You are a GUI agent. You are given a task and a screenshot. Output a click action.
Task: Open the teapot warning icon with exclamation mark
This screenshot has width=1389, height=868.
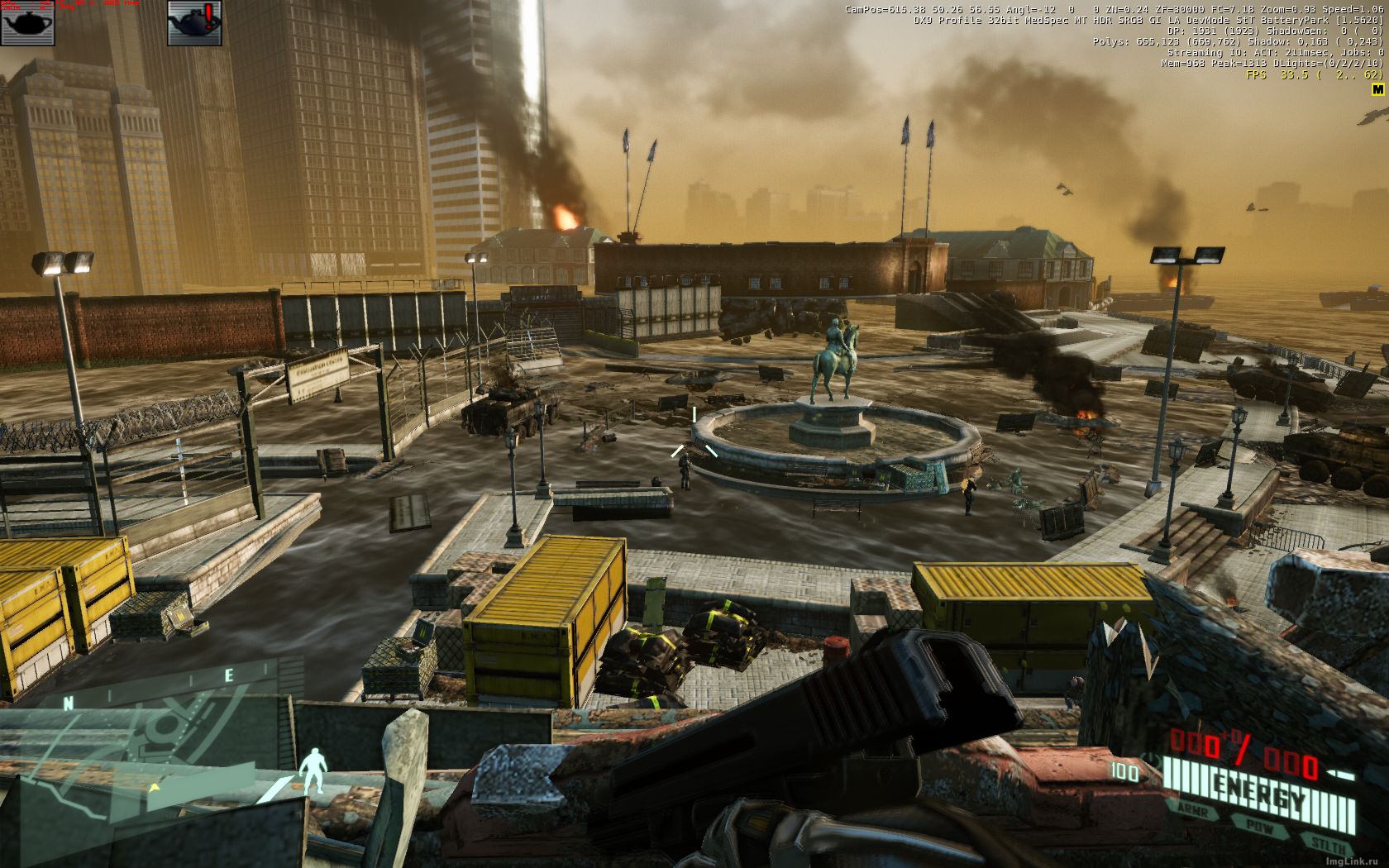point(194,22)
